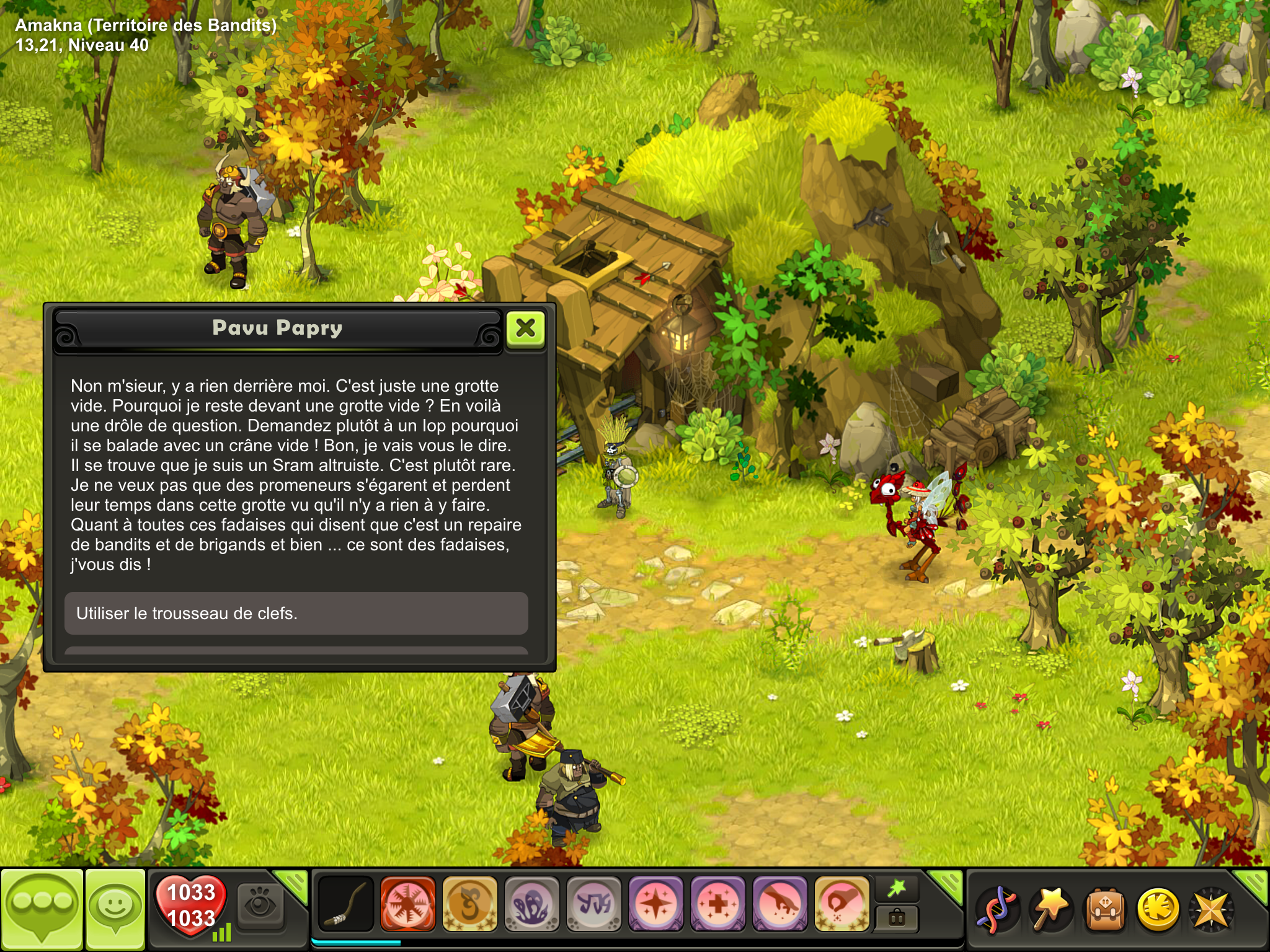
Task: Switch shortcut bar to spells wand tab
Action: [897, 889]
